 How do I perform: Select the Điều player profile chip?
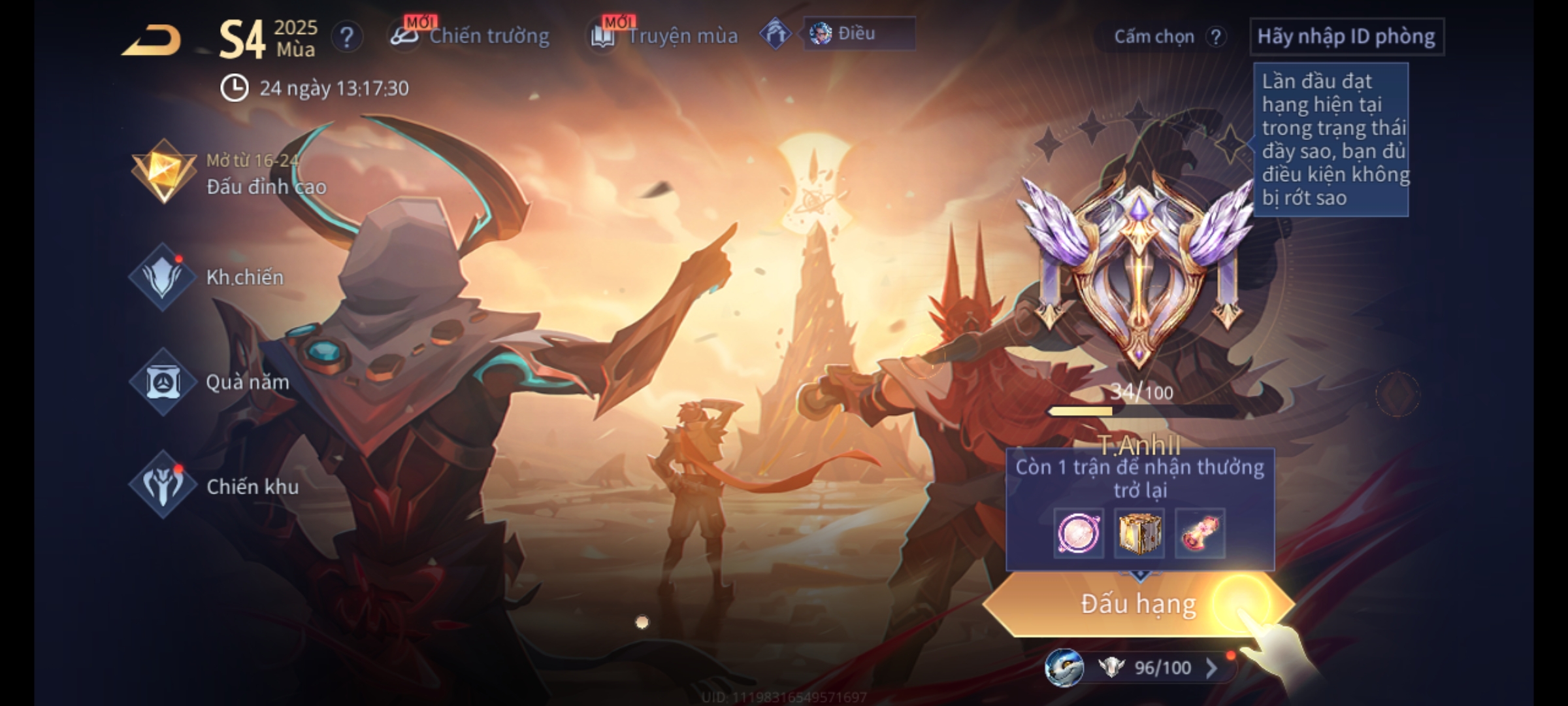[857, 34]
